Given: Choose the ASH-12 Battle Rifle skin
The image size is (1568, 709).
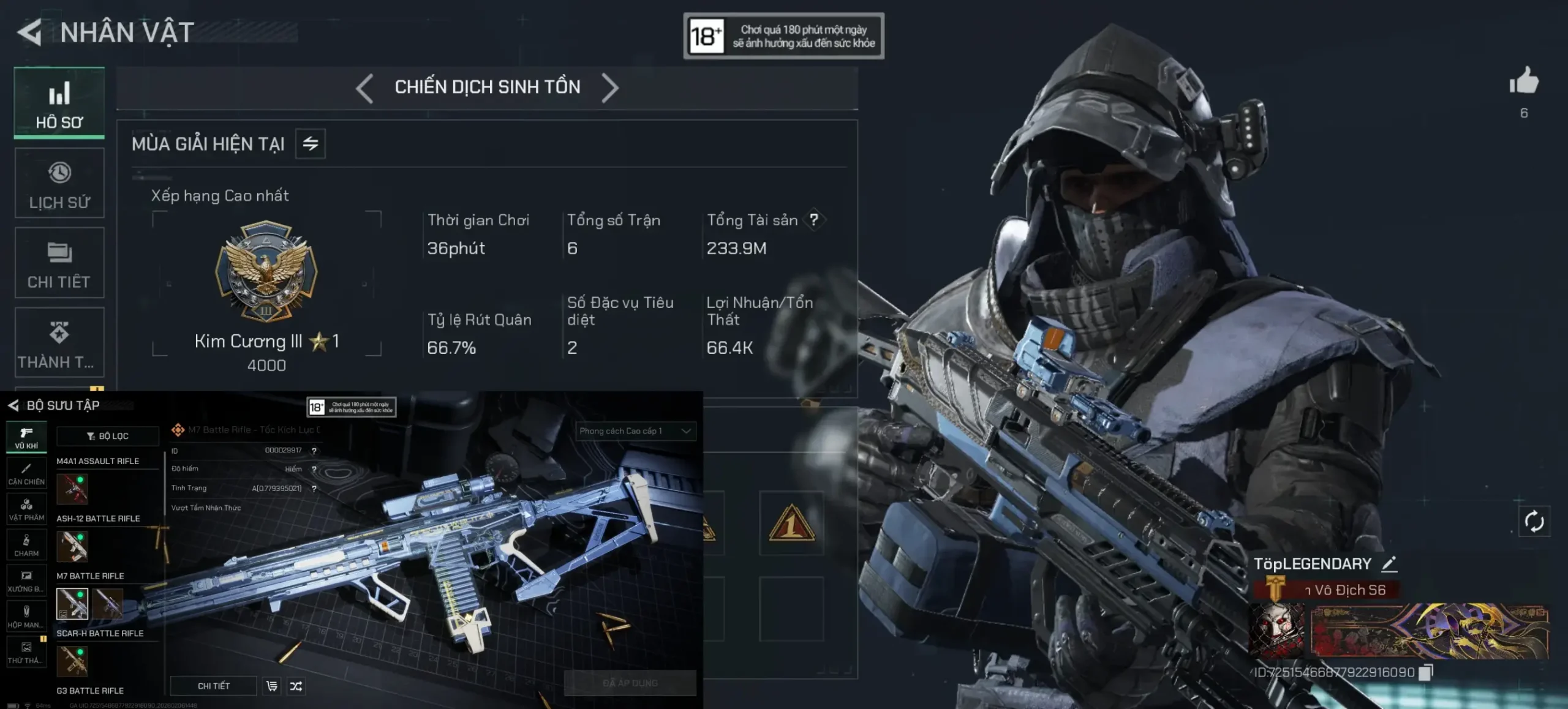Looking at the screenshot, I should pyautogui.click(x=72, y=546).
